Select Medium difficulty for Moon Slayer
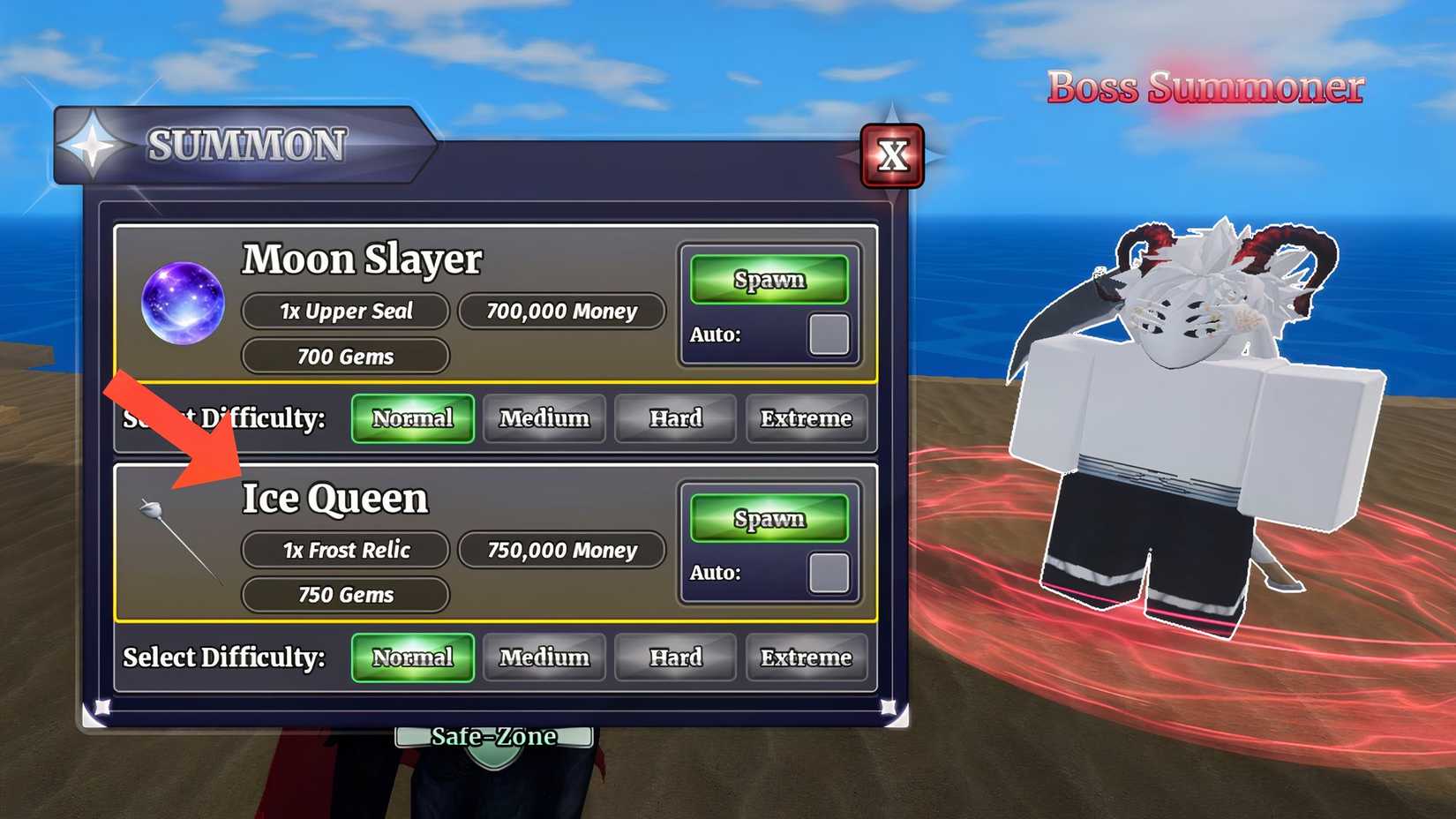 pos(544,418)
